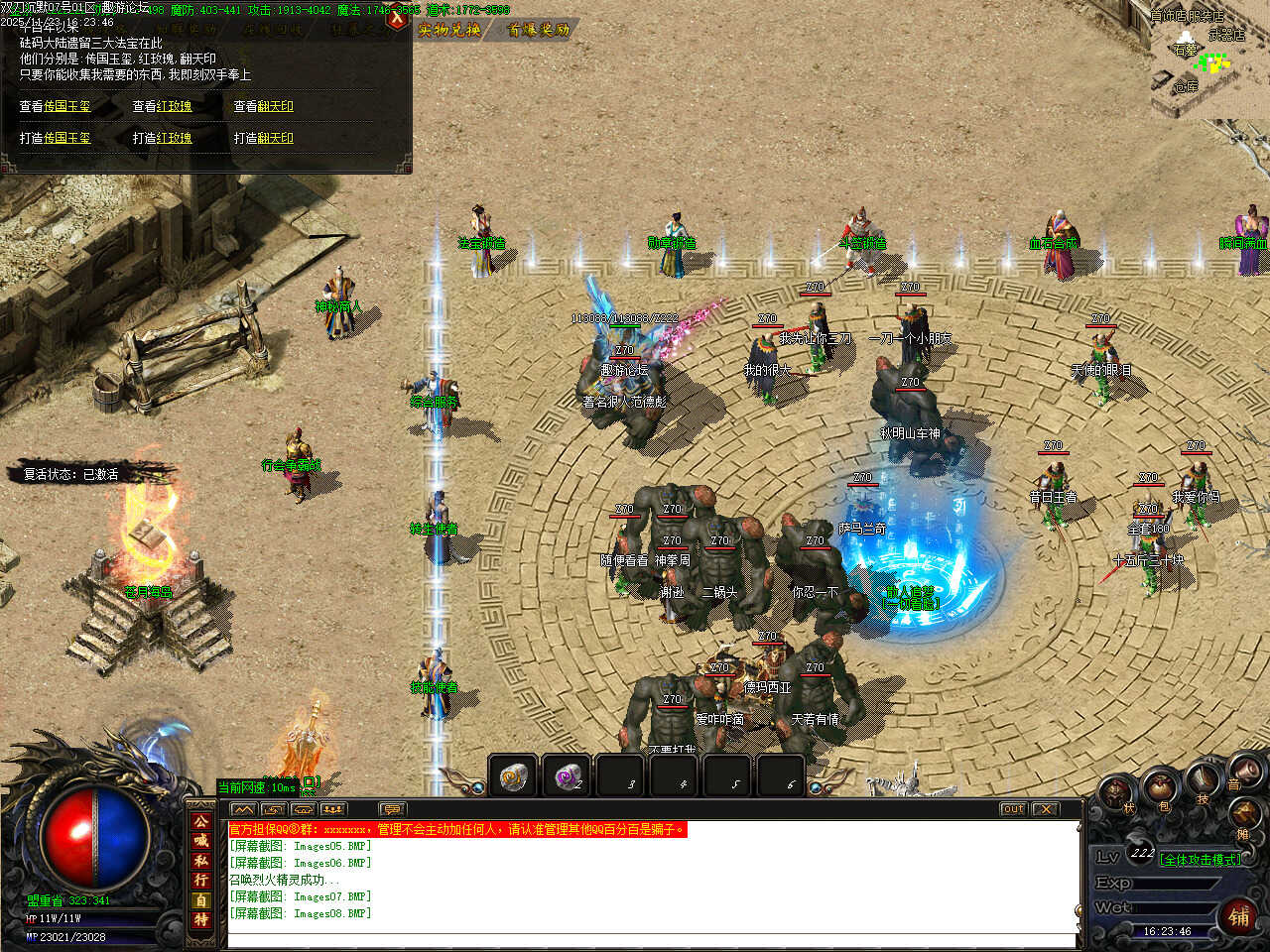Open the 实物兑换 exchange tab
The image size is (1270, 952).
[x=449, y=30]
